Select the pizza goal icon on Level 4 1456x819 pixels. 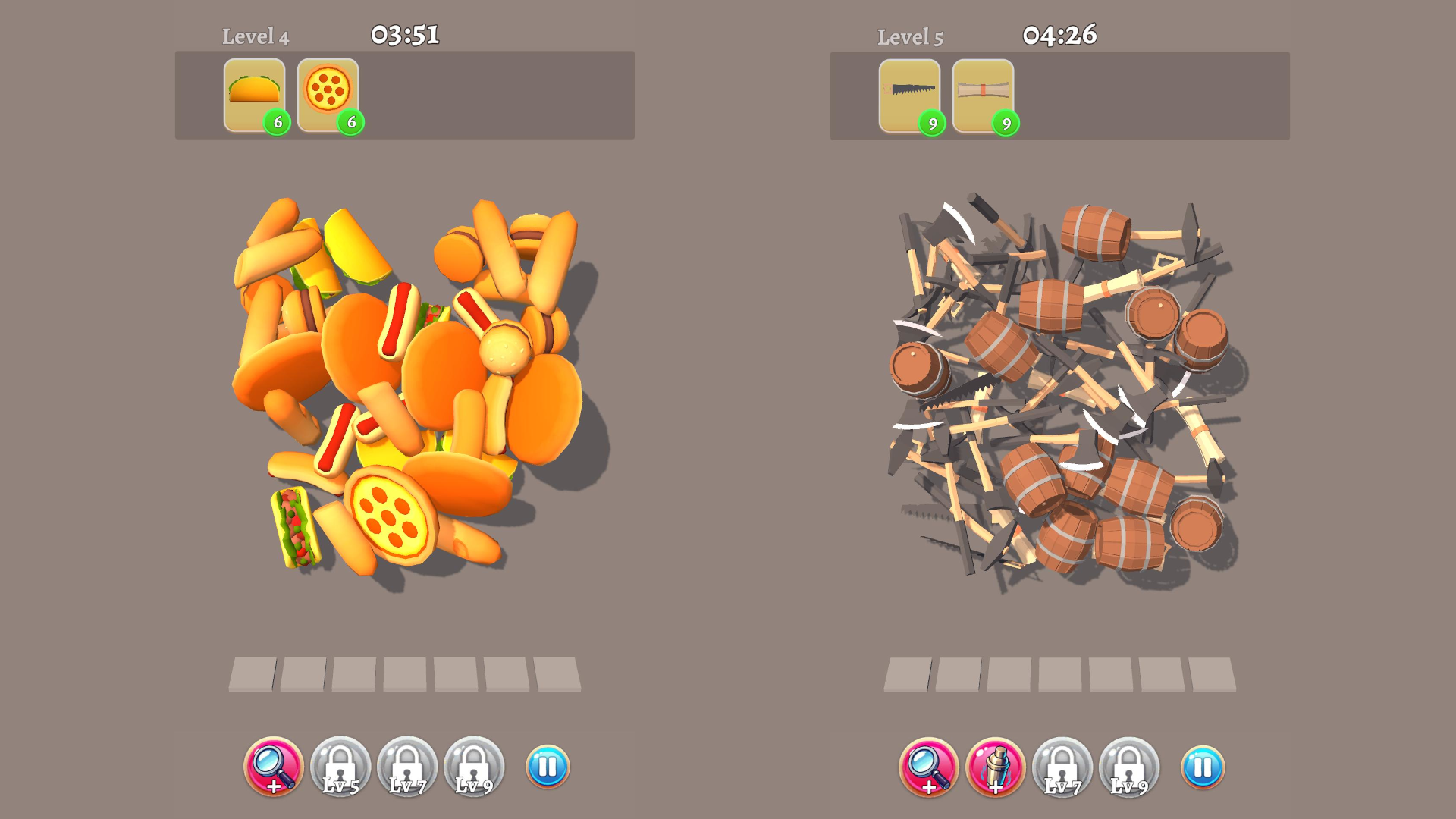point(328,93)
